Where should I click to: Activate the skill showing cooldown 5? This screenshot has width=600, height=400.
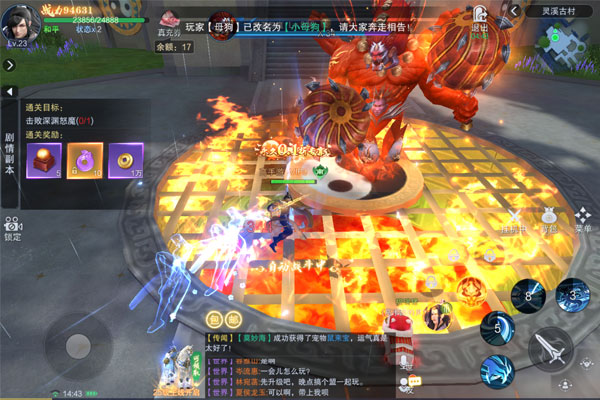tap(497, 327)
